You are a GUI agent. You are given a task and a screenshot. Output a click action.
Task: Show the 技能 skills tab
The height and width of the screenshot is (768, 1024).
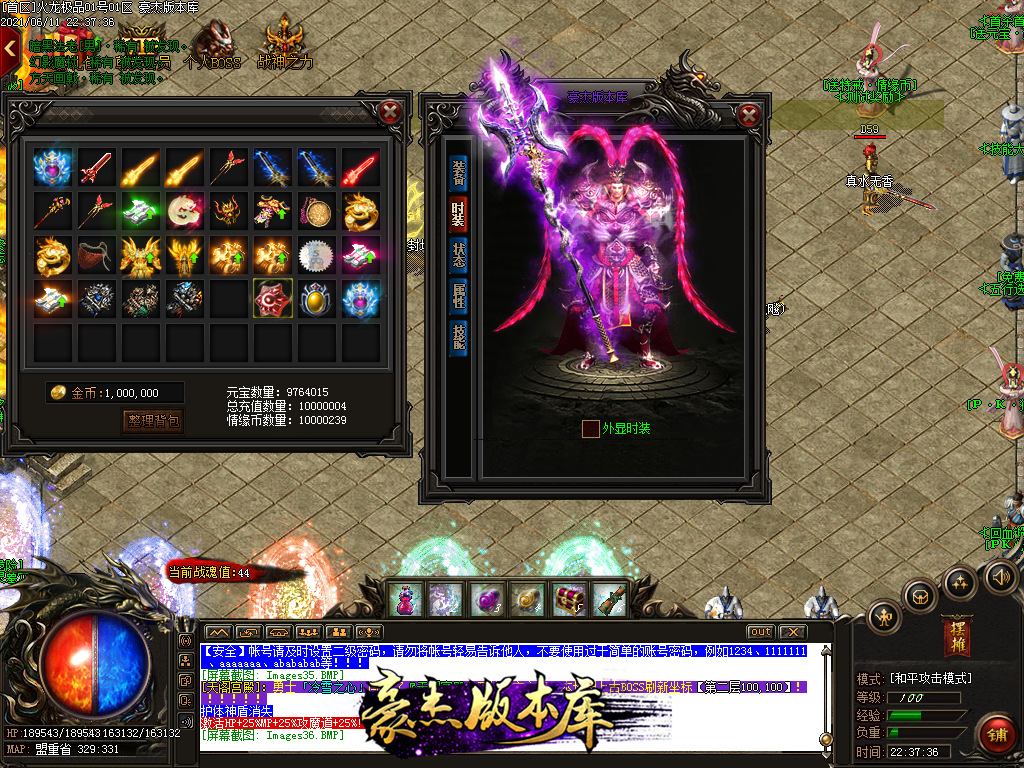click(x=458, y=337)
